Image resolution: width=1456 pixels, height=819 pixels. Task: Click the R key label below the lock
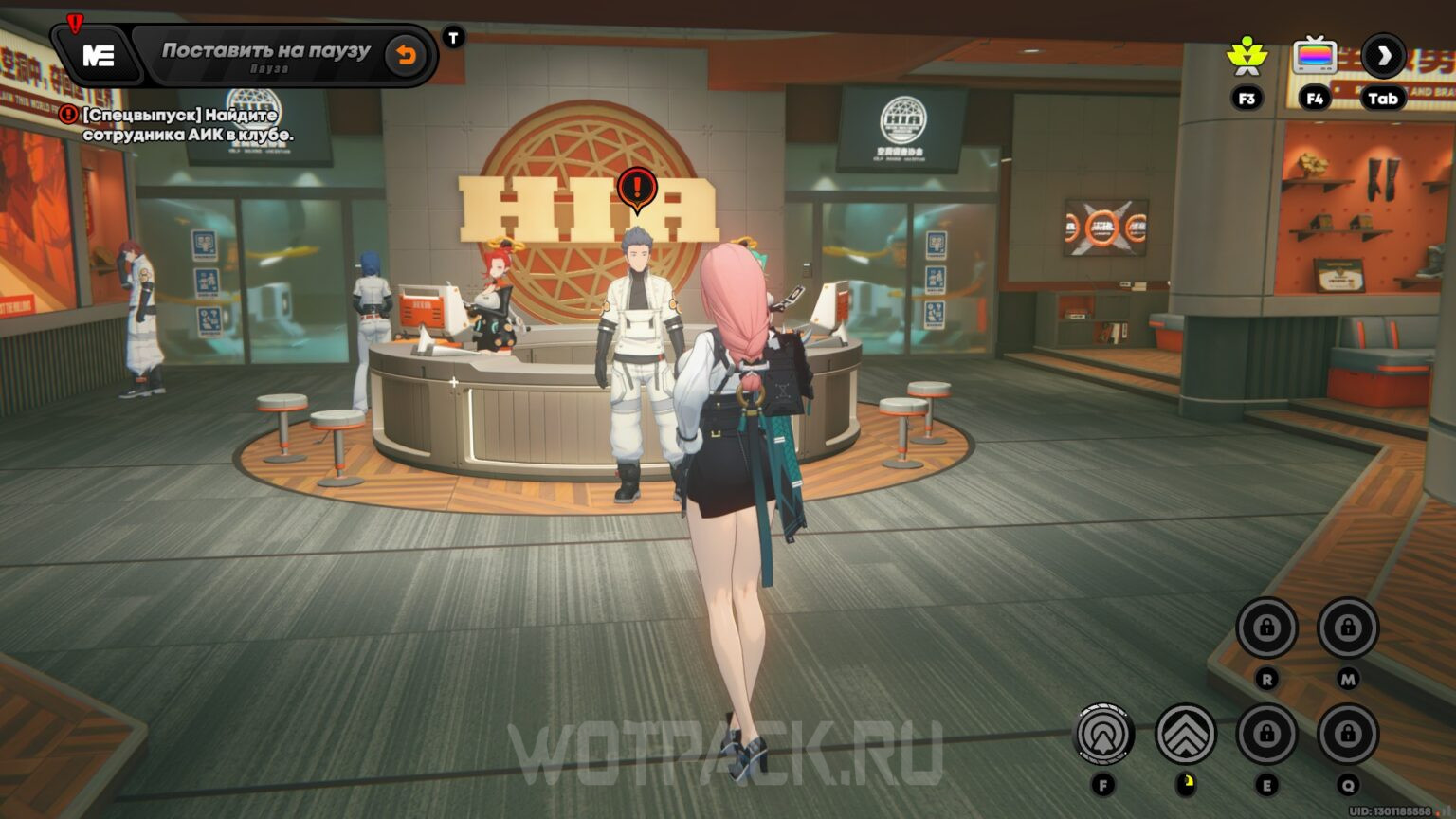pos(1267,679)
